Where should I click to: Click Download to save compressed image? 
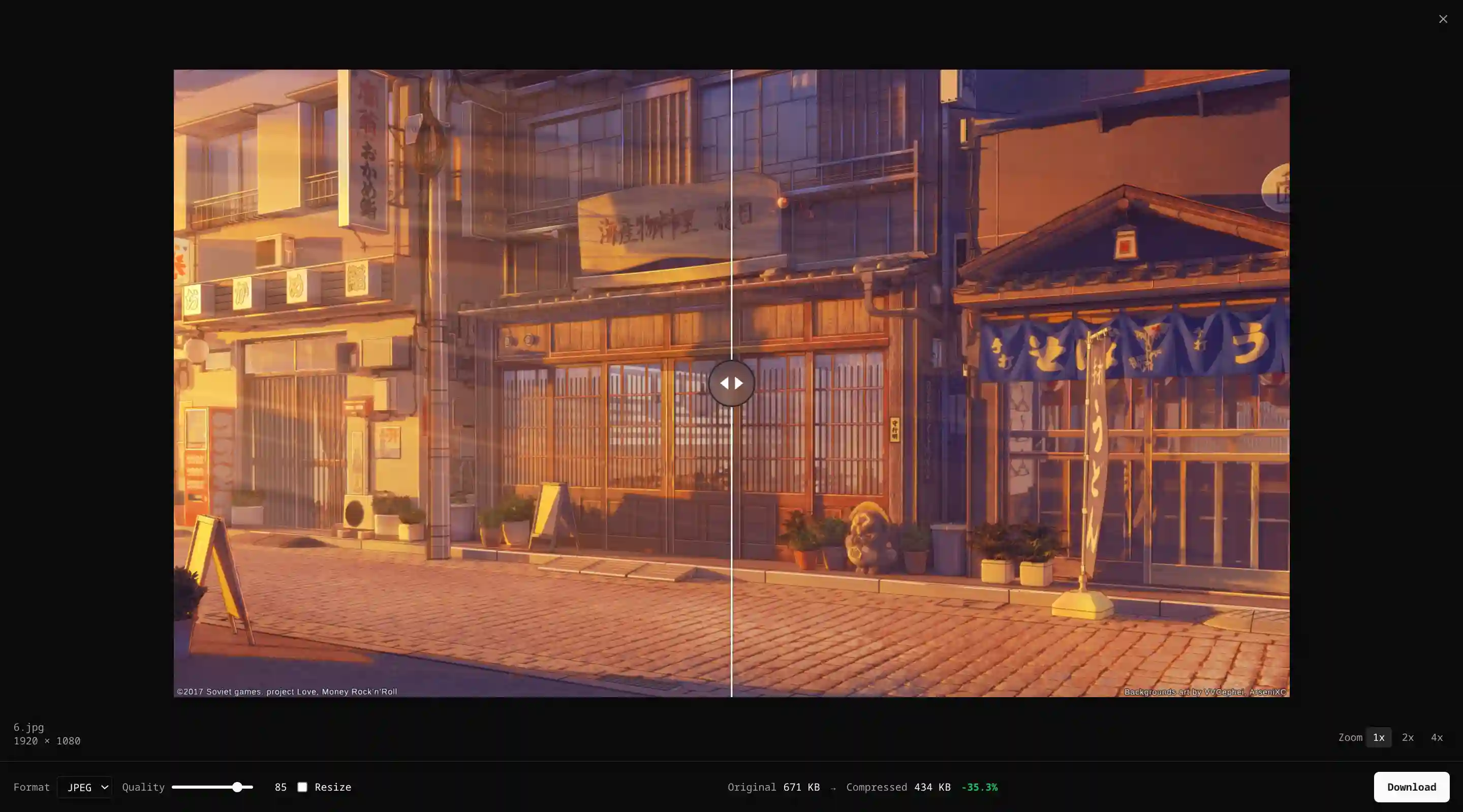coord(1411,787)
